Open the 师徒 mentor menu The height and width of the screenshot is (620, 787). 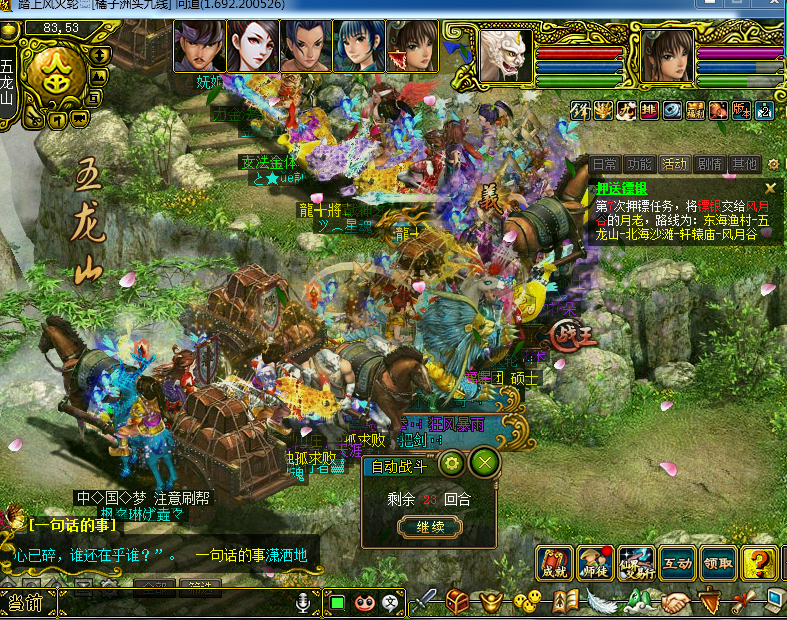[x=594, y=563]
